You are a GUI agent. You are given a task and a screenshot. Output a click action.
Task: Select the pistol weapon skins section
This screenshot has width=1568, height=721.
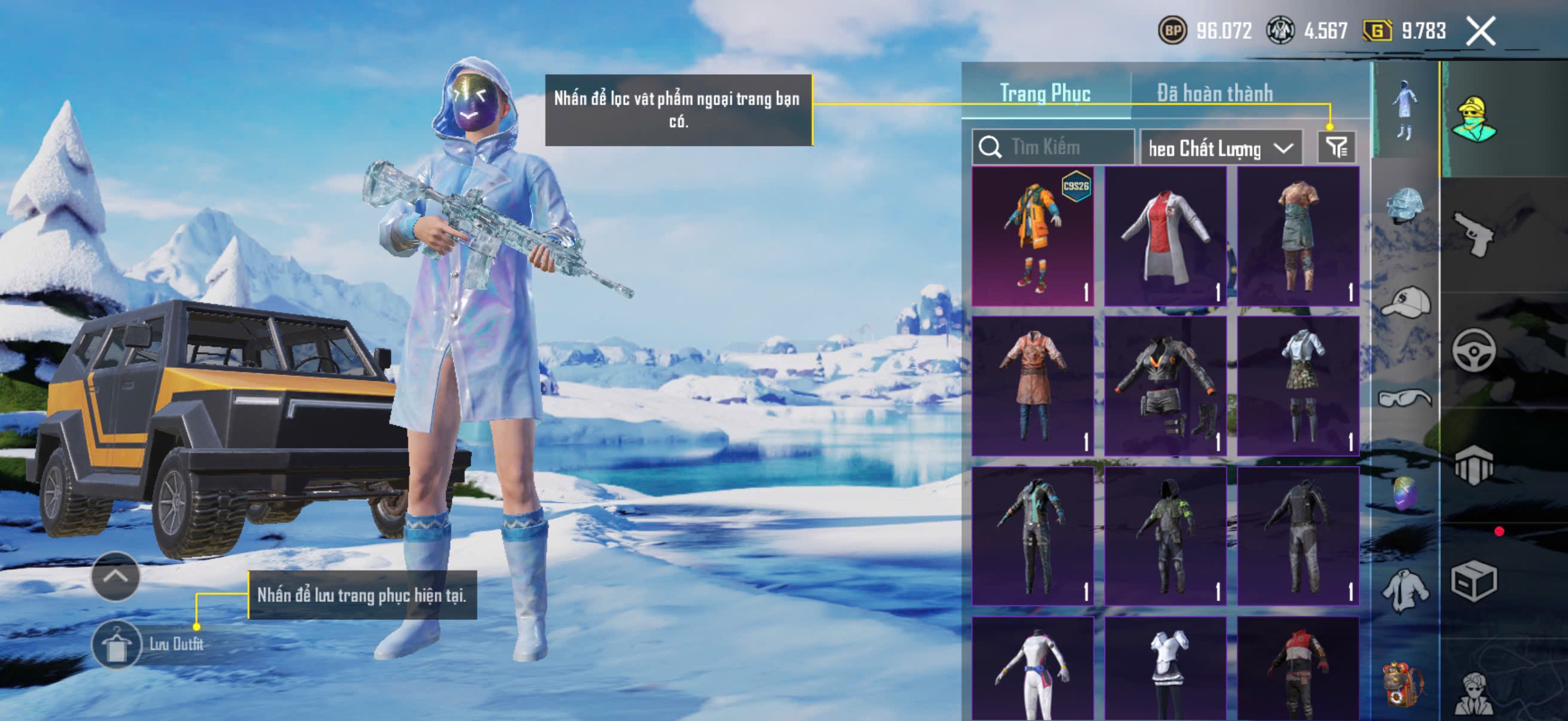(1473, 234)
